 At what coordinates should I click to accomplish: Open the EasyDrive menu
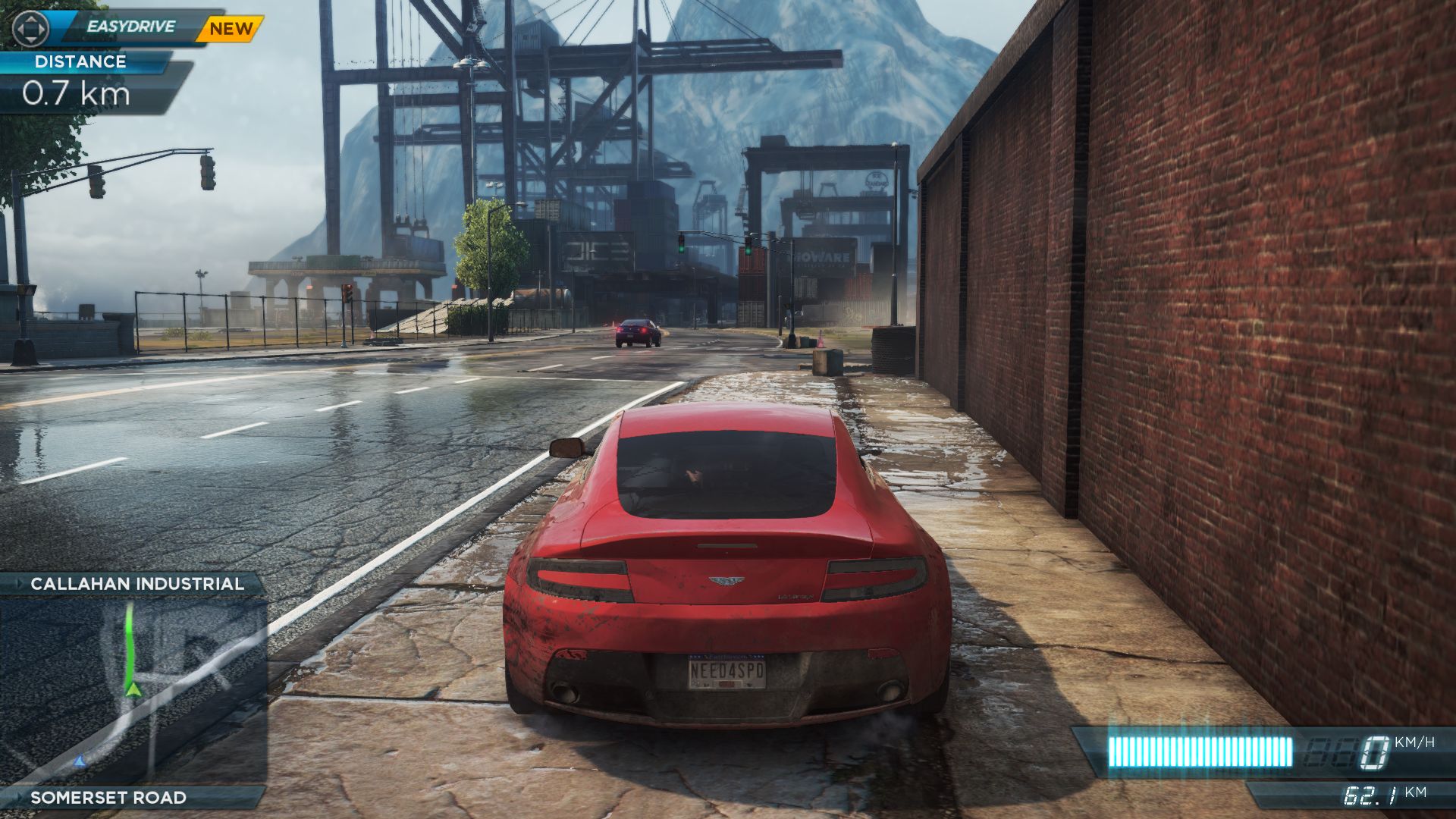[x=130, y=27]
